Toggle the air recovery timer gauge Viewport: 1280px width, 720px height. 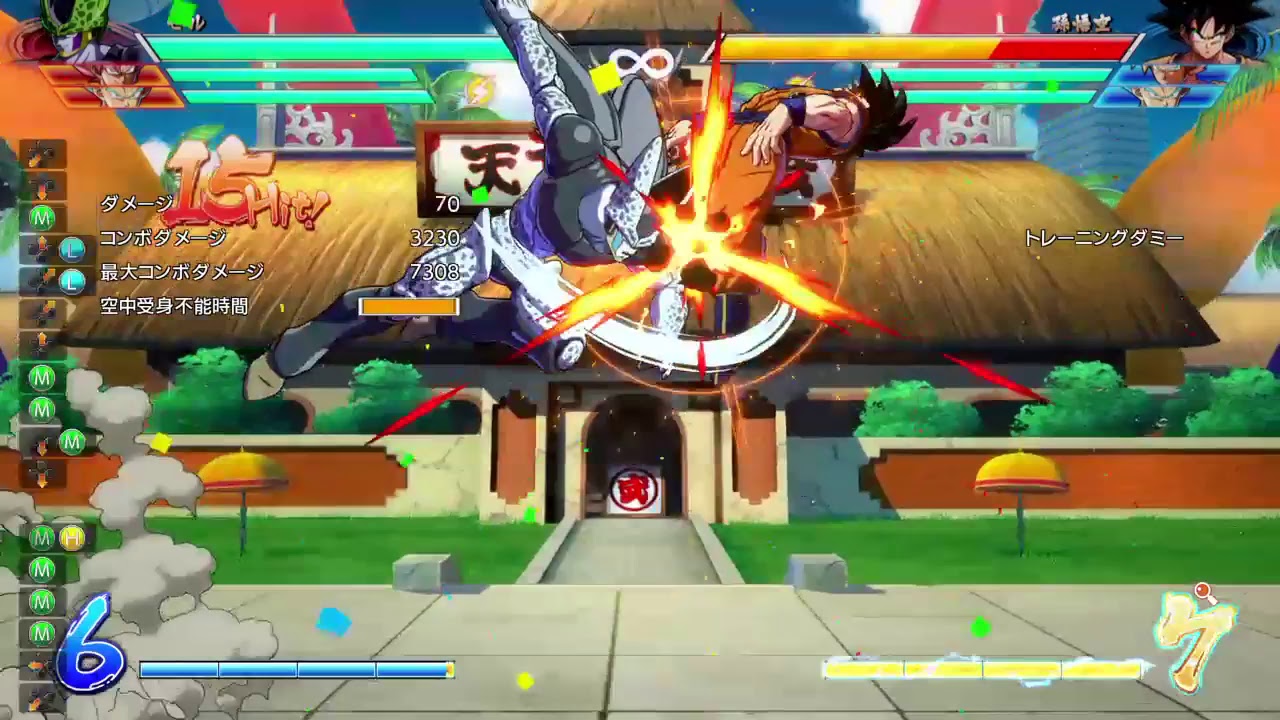click(407, 306)
